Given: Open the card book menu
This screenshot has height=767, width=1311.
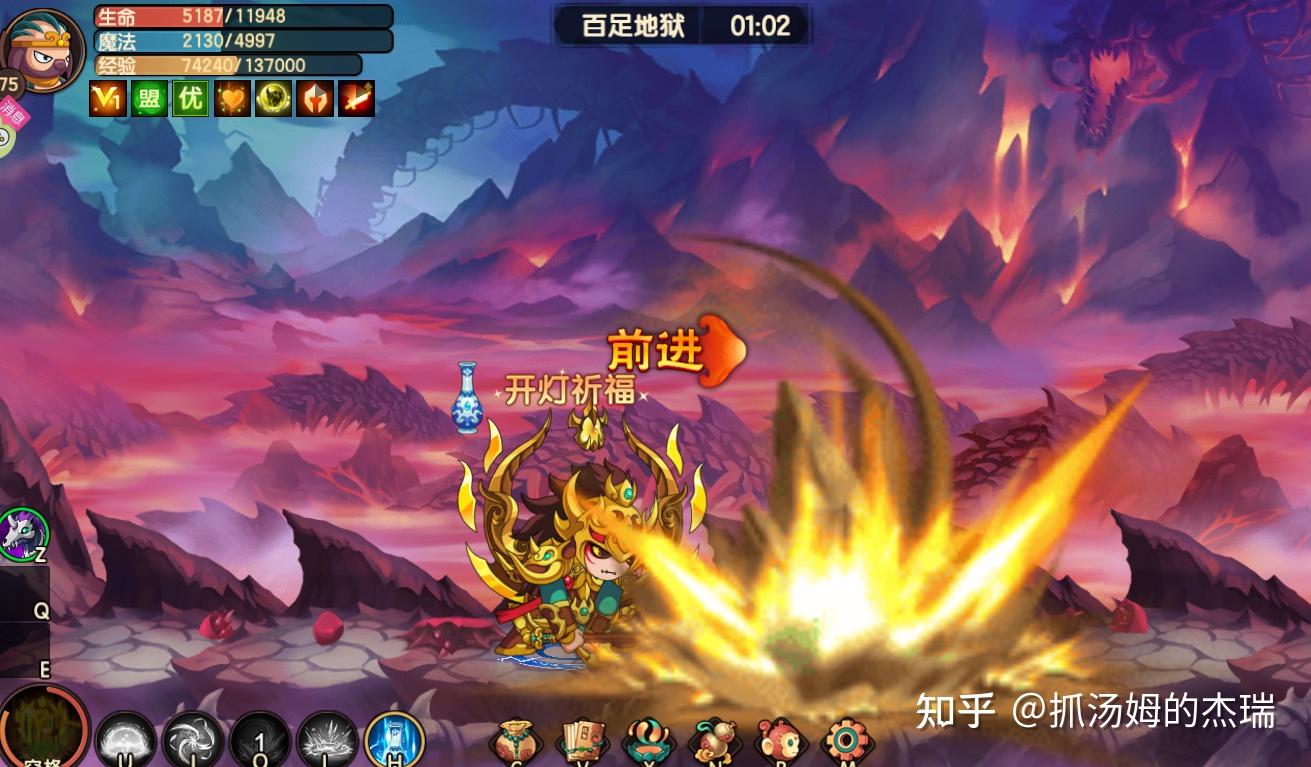Looking at the screenshot, I should tap(582, 744).
